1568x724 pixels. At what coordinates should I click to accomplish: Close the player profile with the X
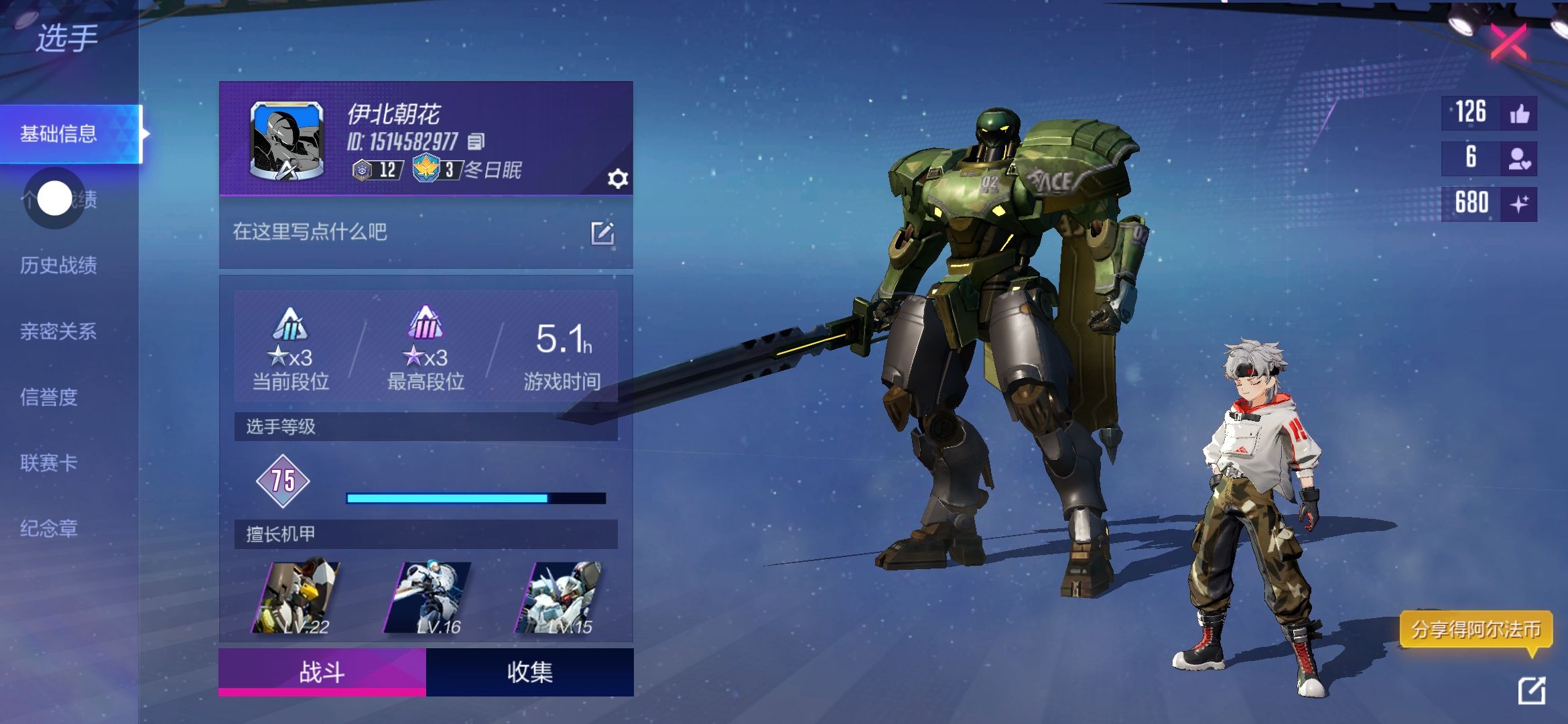click(1508, 42)
